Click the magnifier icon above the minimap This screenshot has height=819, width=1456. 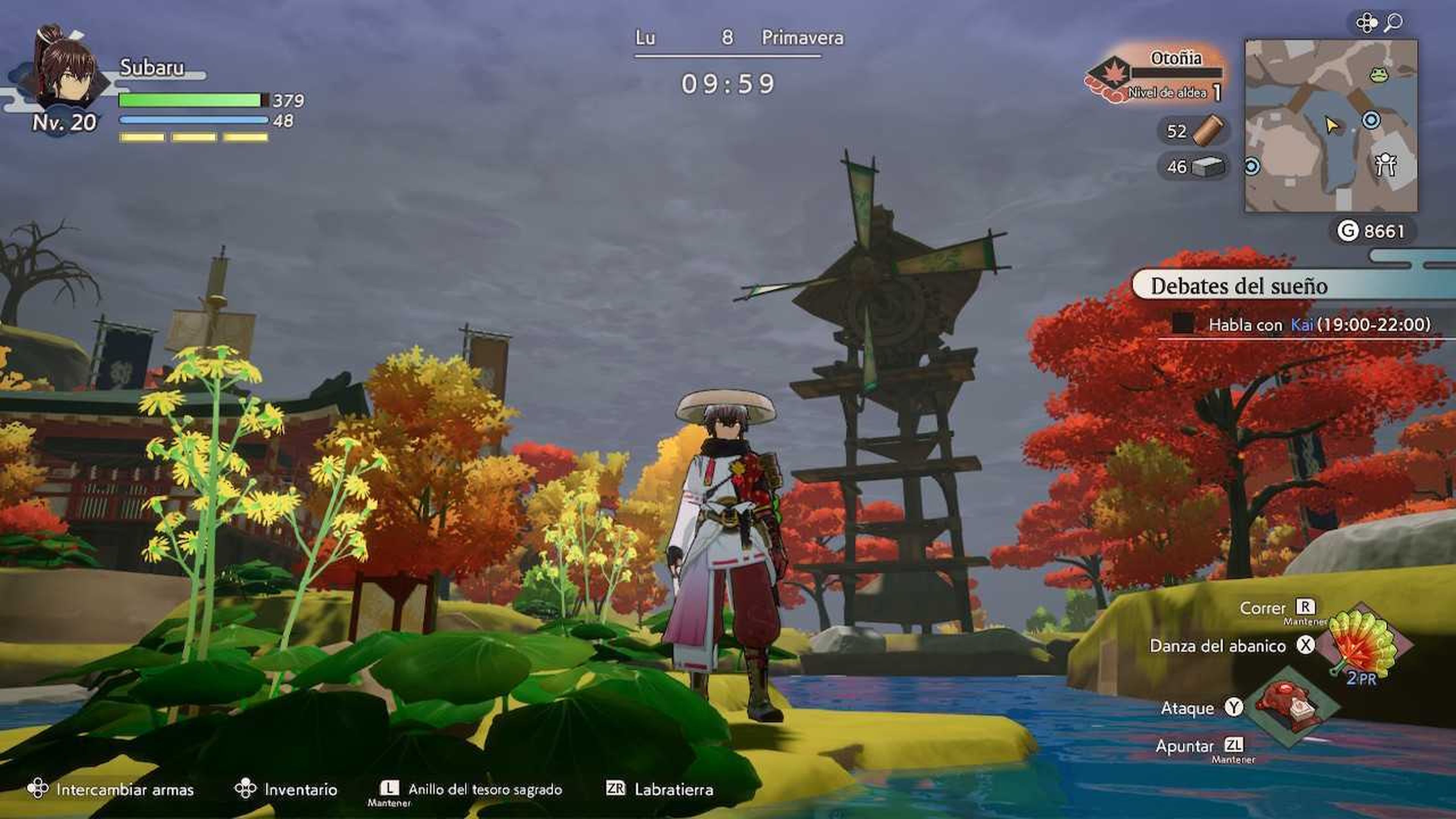pyautogui.click(x=1393, y=23)
